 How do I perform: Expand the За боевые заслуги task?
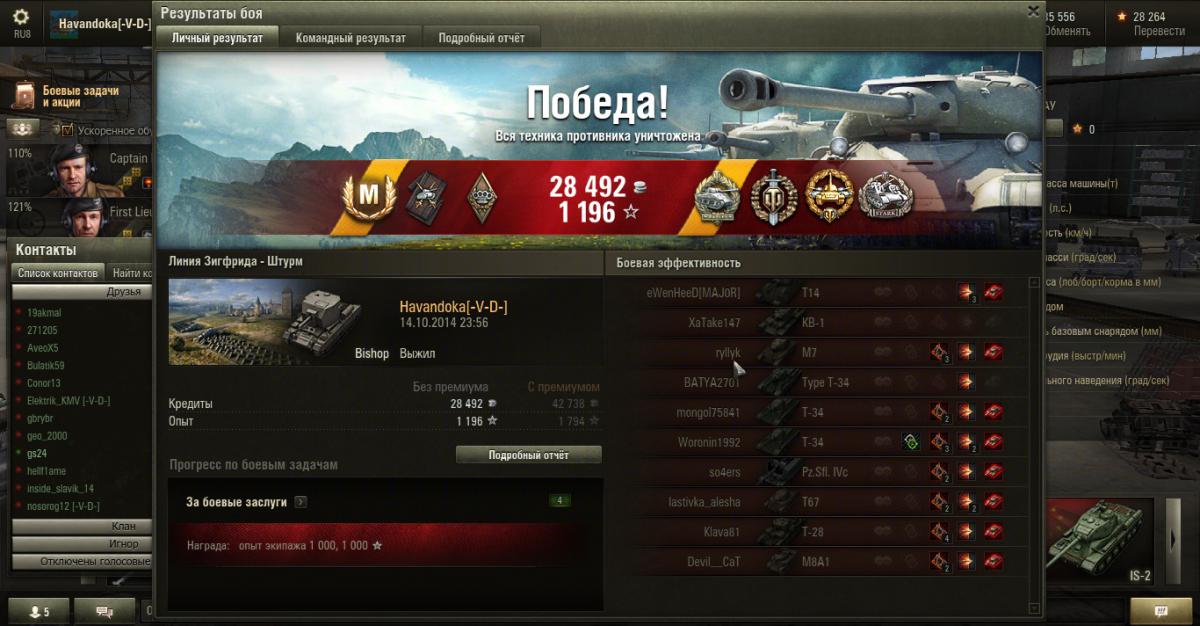coord(301,502)
